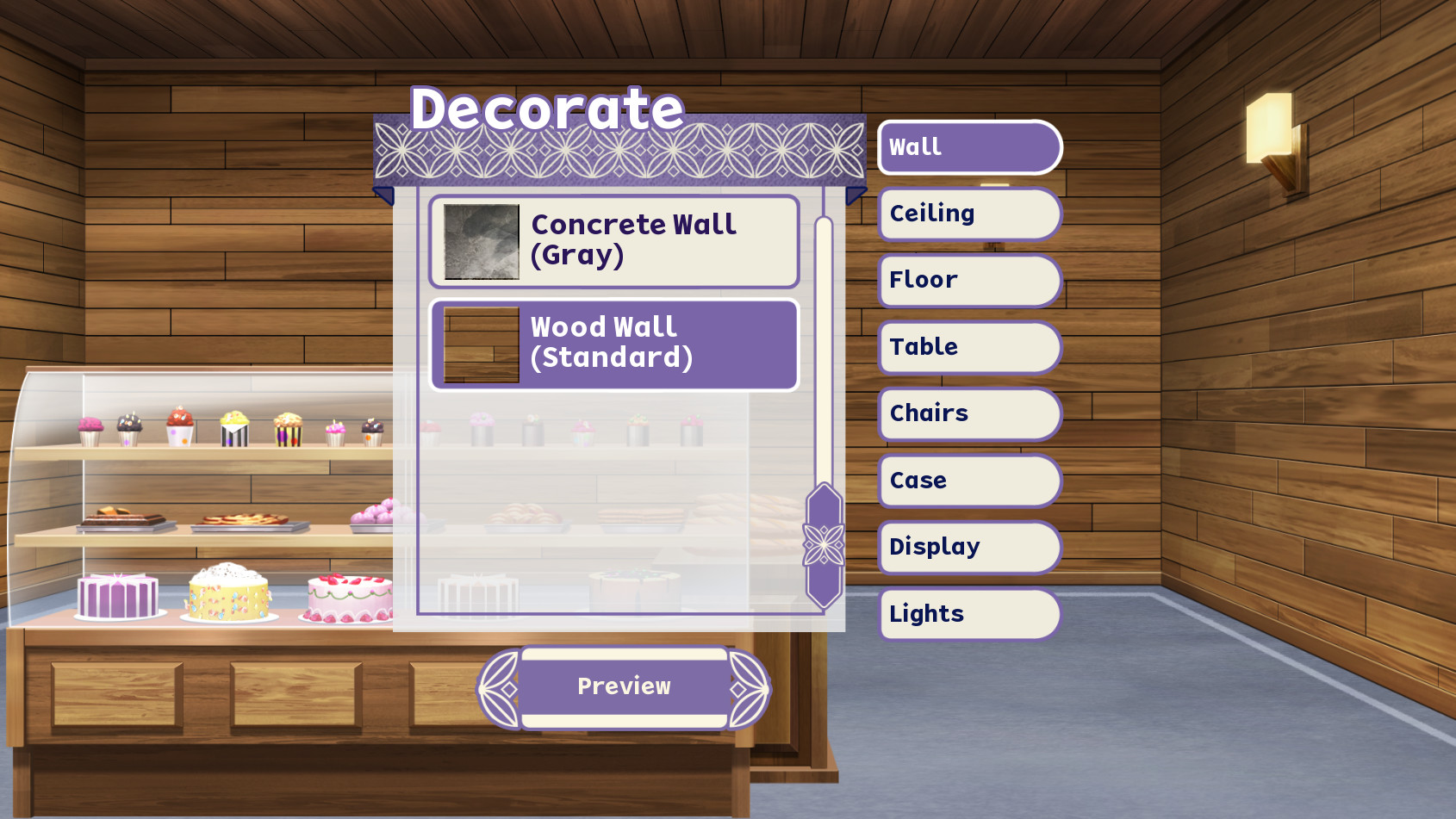Switch to the Chairs category
This screenshot has height=819, width=1456.
(968, 413)
